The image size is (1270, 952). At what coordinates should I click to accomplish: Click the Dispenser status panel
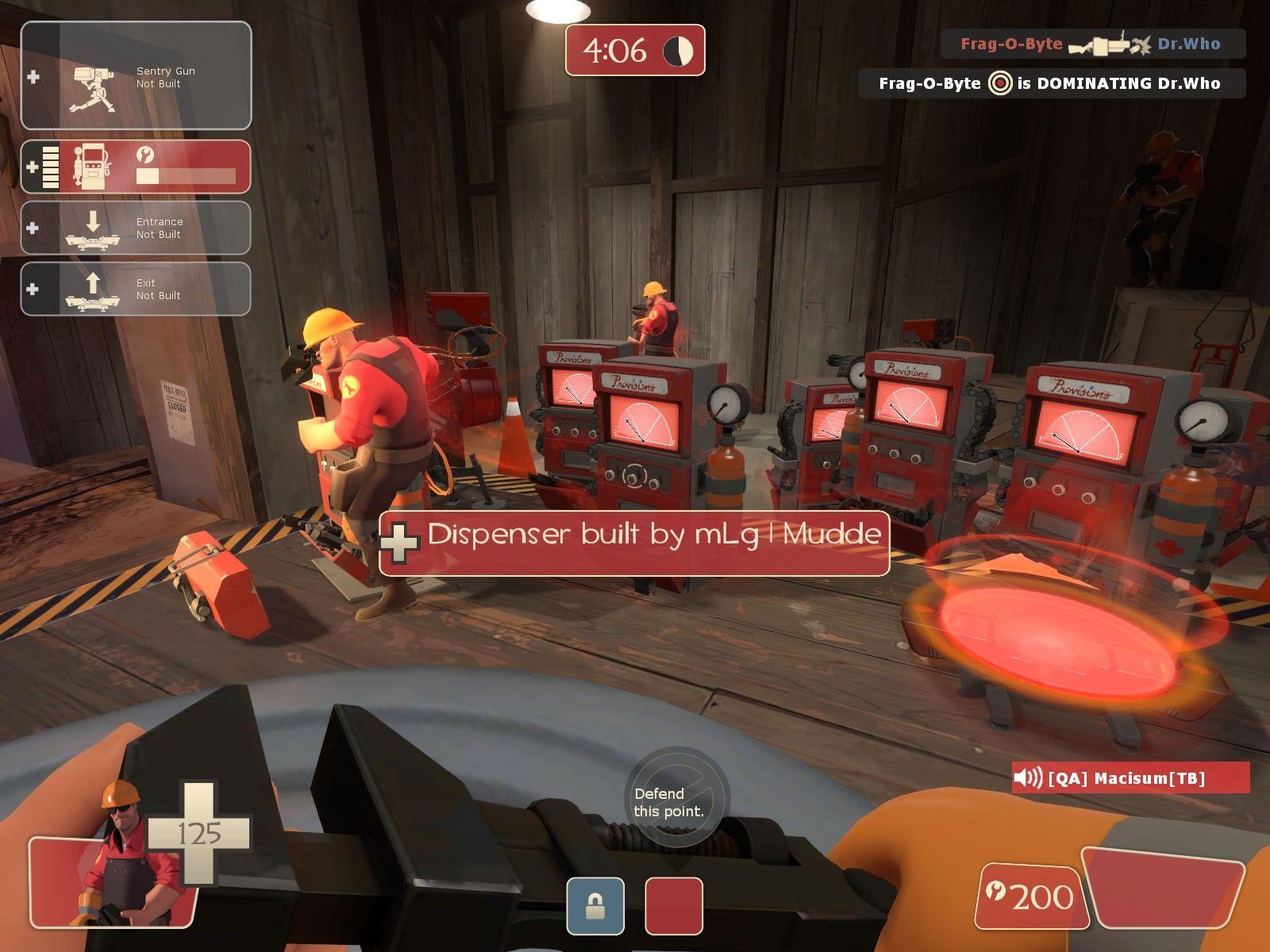(136, 167)
